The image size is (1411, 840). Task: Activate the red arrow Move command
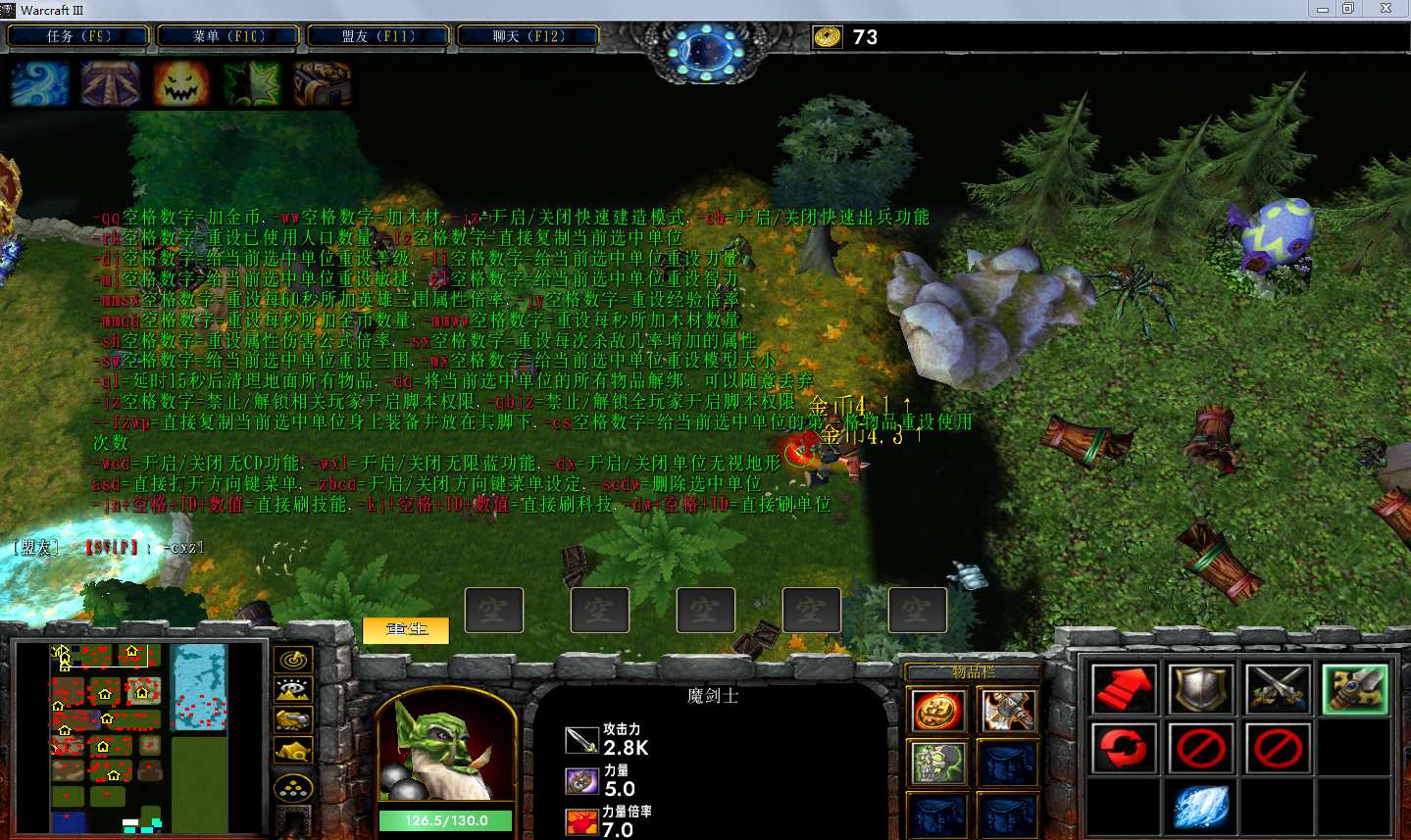pos(1124,689)
